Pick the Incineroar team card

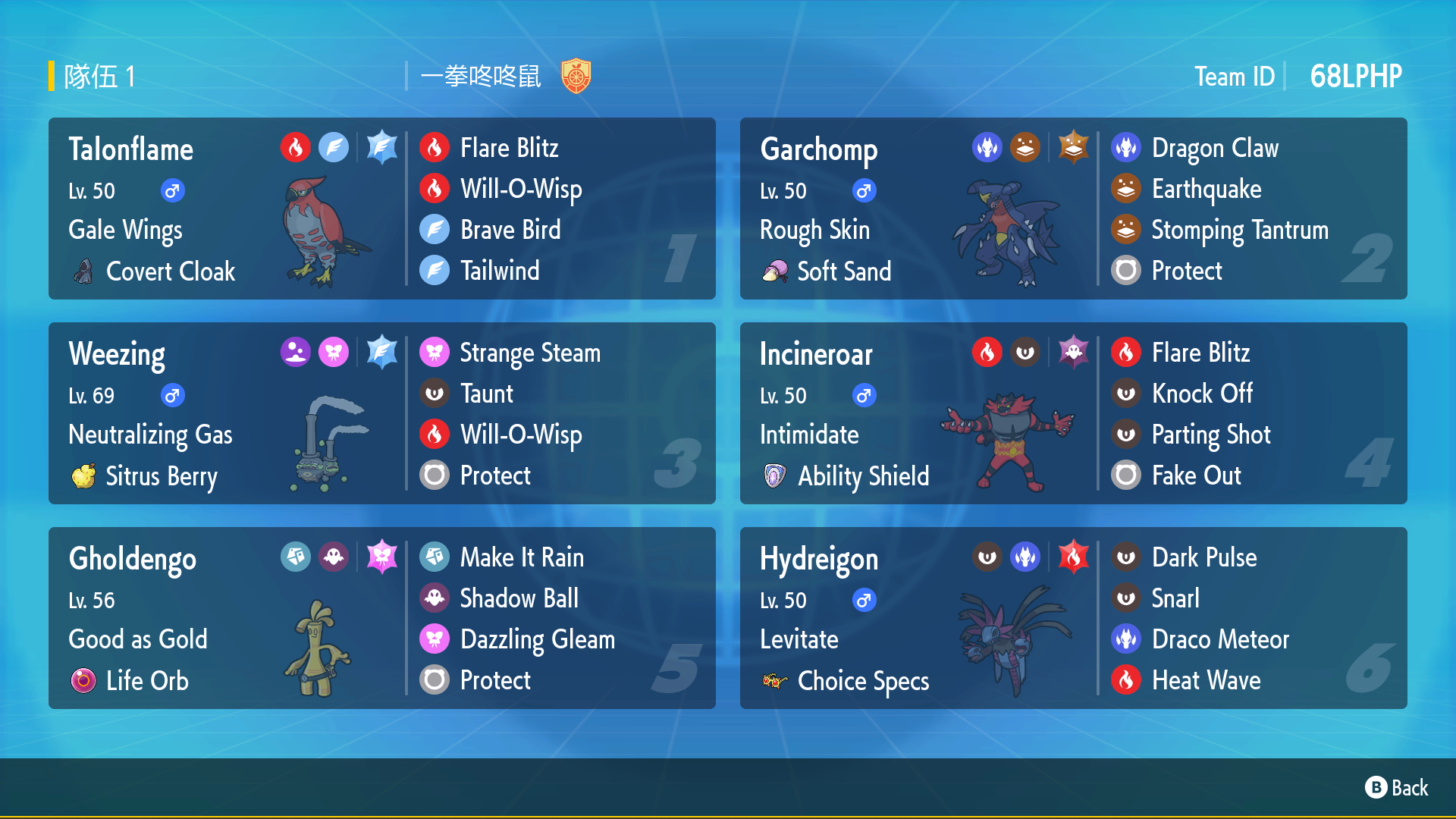1073,413
